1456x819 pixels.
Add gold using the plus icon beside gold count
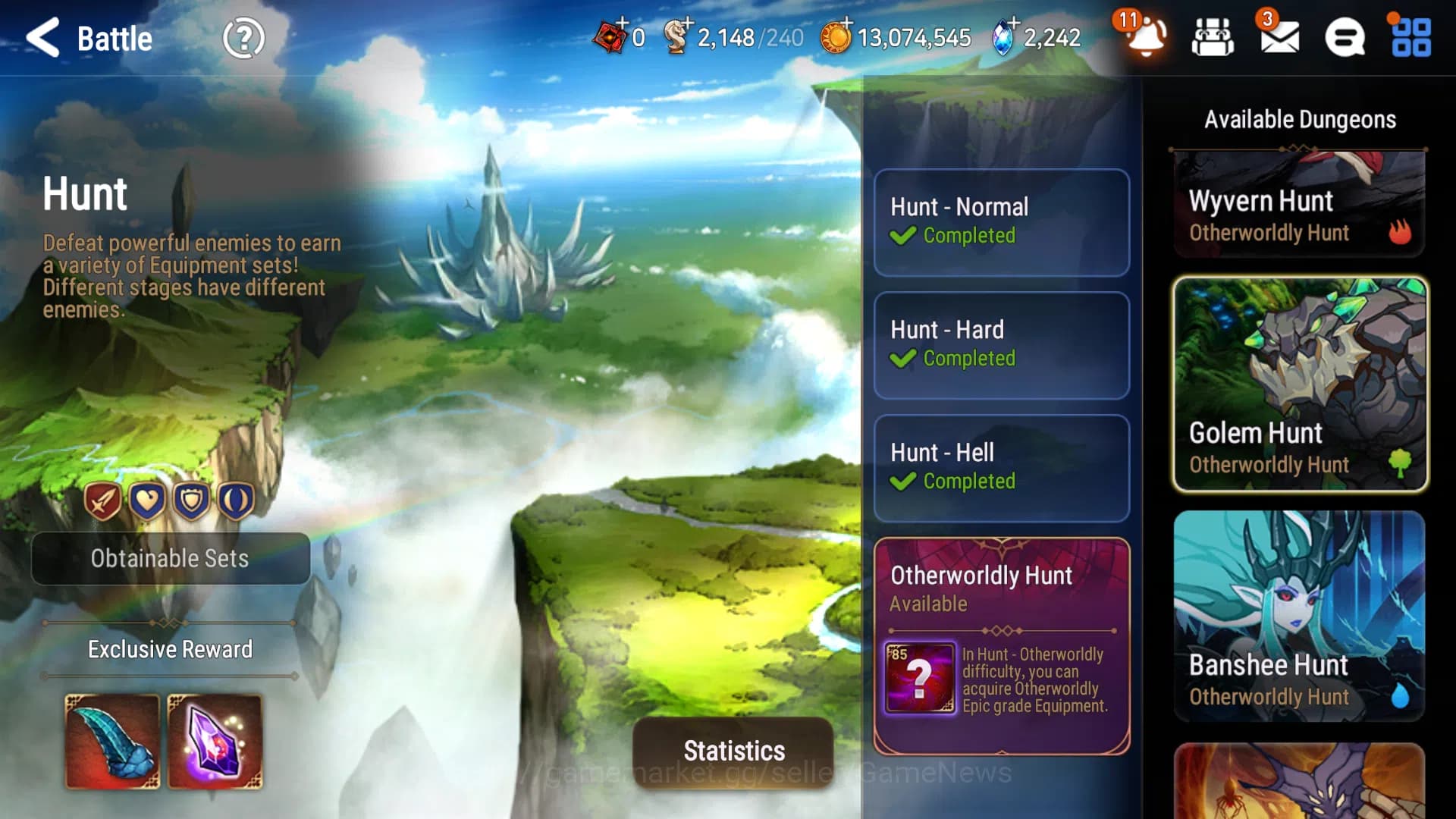[x=847, y=24]
